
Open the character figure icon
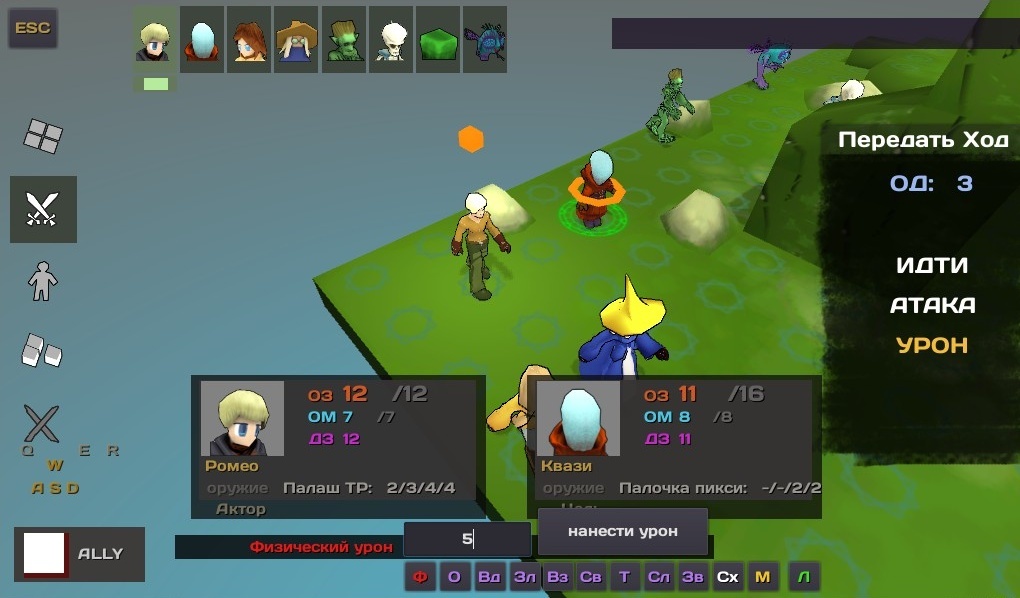coord(43,281)
